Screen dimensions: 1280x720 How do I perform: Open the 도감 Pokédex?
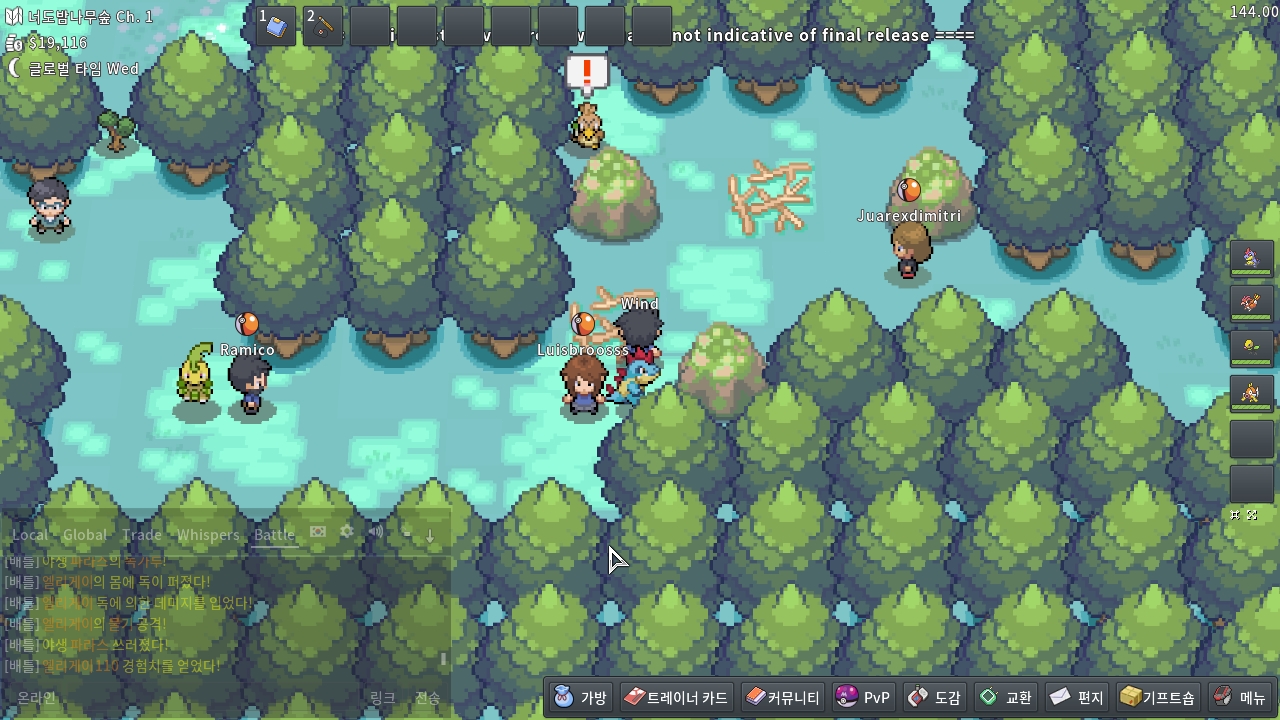pos(934,697)
